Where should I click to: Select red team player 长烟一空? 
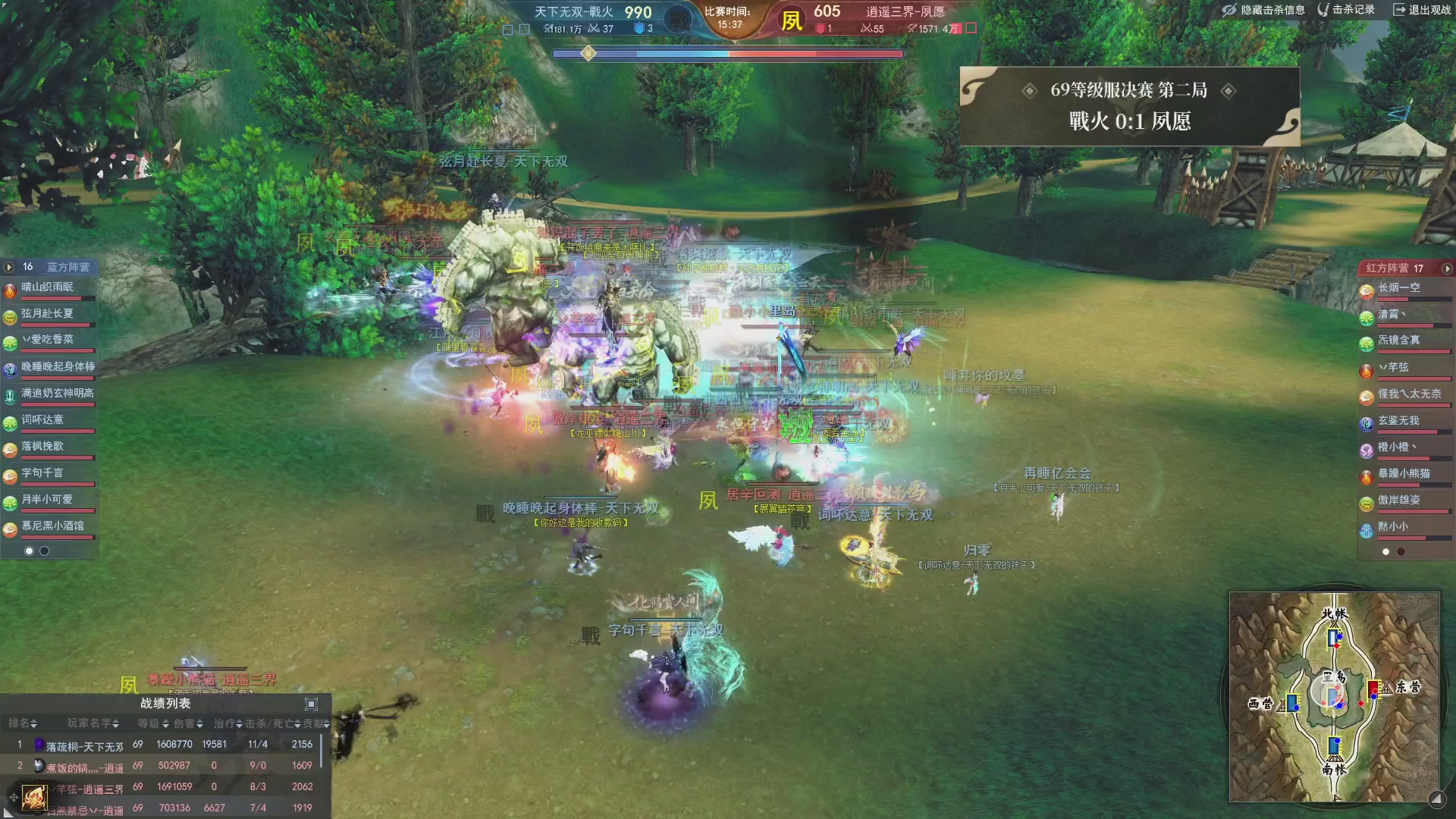tap(1399, 289)
